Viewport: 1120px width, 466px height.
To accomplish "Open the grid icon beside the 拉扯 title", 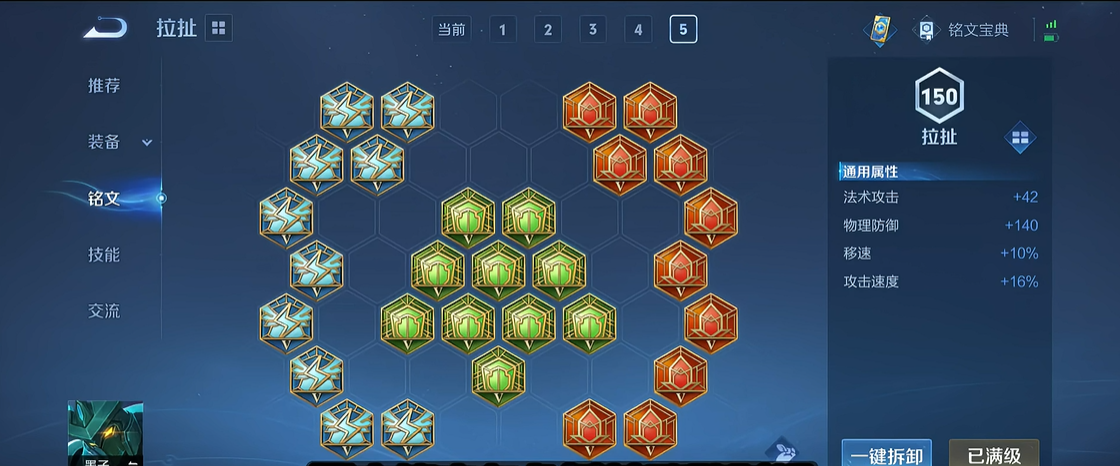I will point(219,28).
